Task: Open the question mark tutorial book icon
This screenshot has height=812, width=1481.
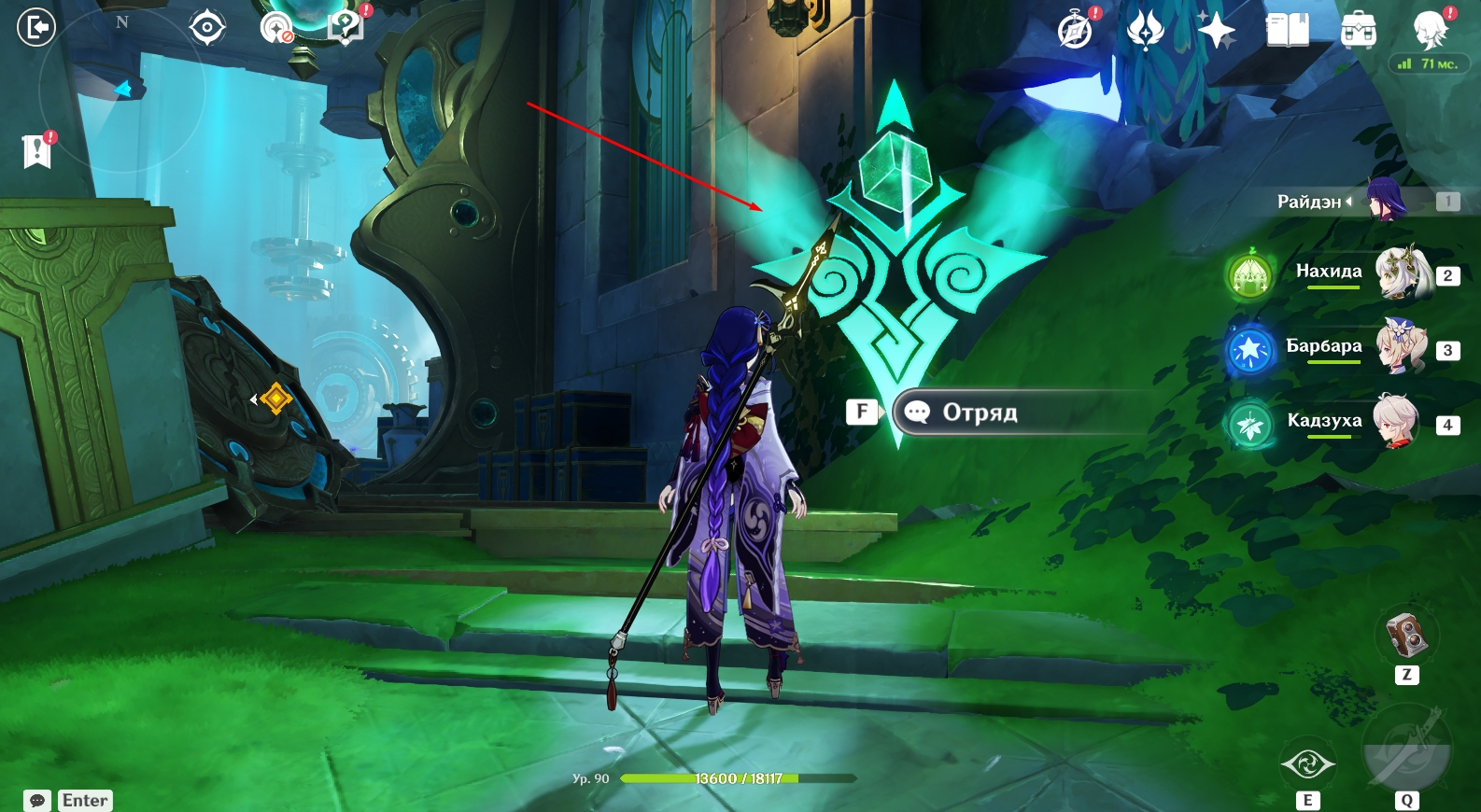Action: pyautogui.click(x=346, y=26)
